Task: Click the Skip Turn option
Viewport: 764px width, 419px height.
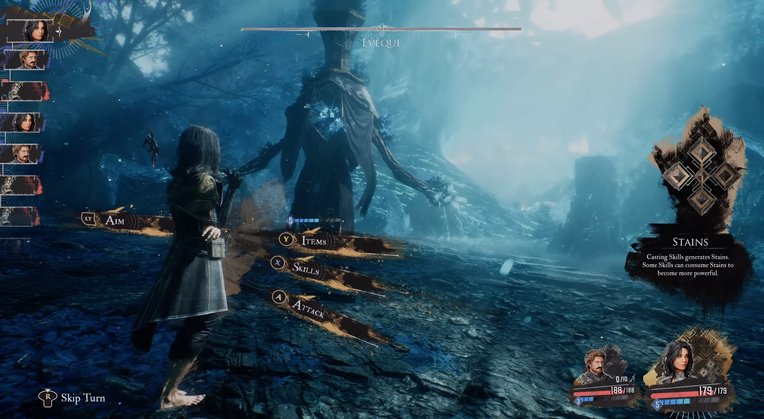Action: click(82, 398)
